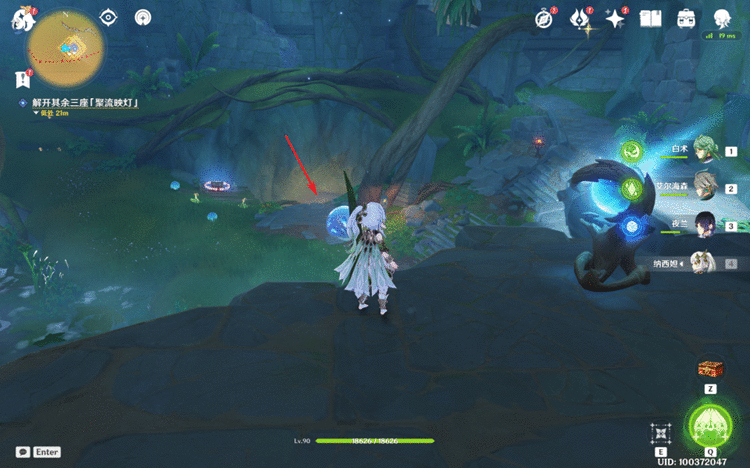Use the treasure chest gadget
Viewport: 750px width, 468px height.
tap(710, 368)
